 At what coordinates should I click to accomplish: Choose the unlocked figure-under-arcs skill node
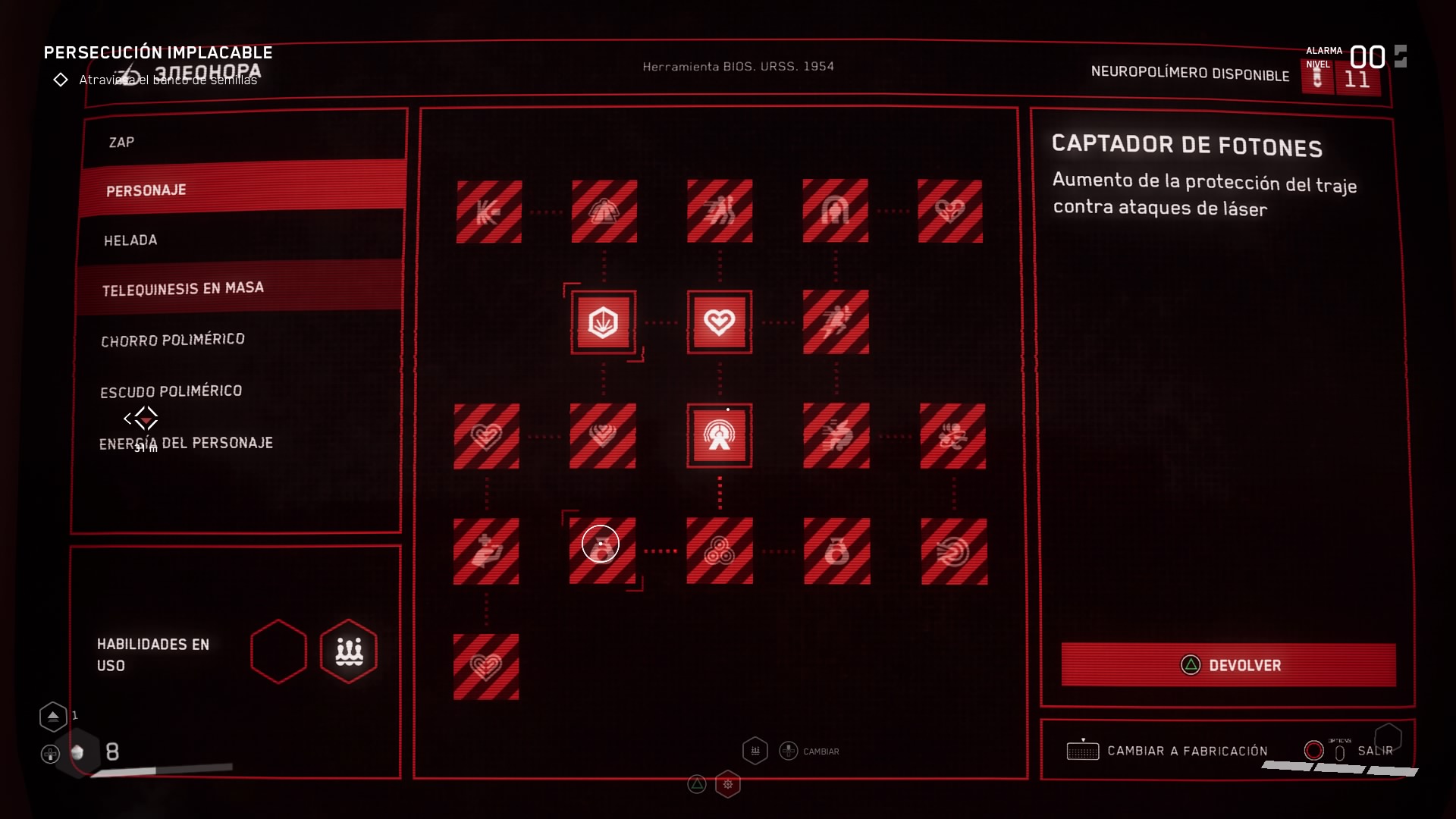pos(719,436)
